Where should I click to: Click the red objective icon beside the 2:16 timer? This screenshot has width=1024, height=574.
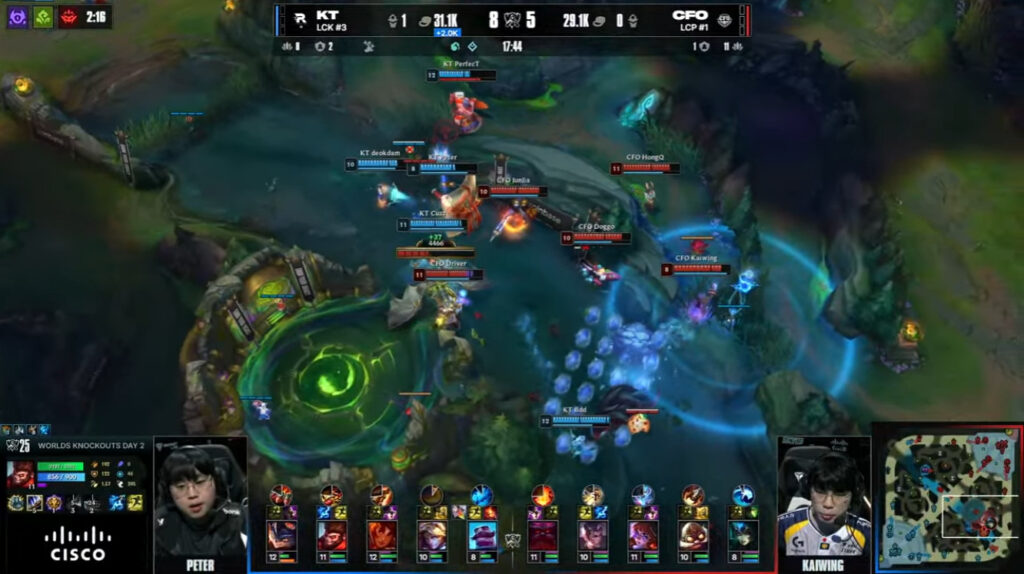pyautogui.click(x=69, y=17)
